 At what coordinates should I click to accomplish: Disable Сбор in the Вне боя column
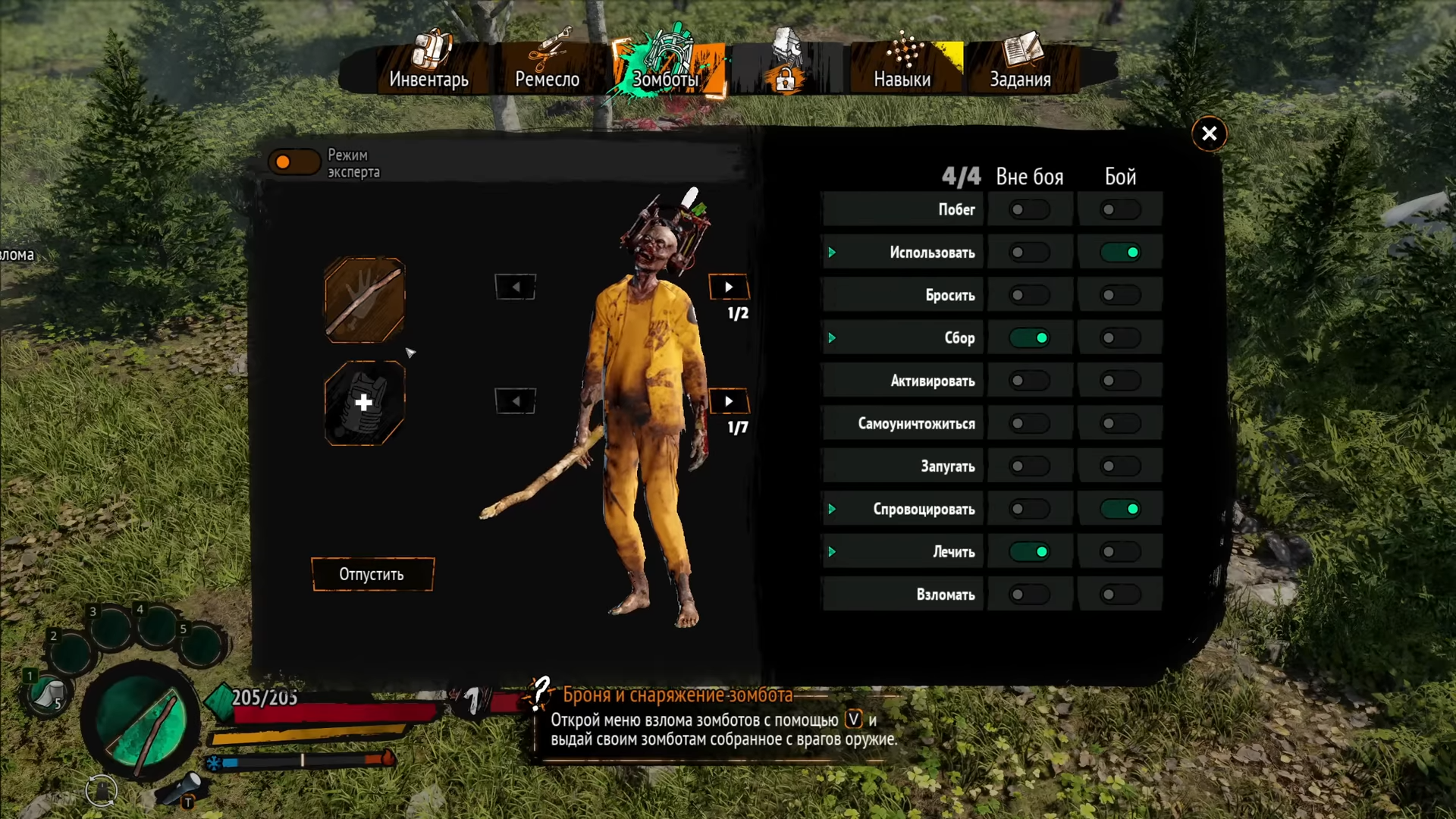point(1029,338)
